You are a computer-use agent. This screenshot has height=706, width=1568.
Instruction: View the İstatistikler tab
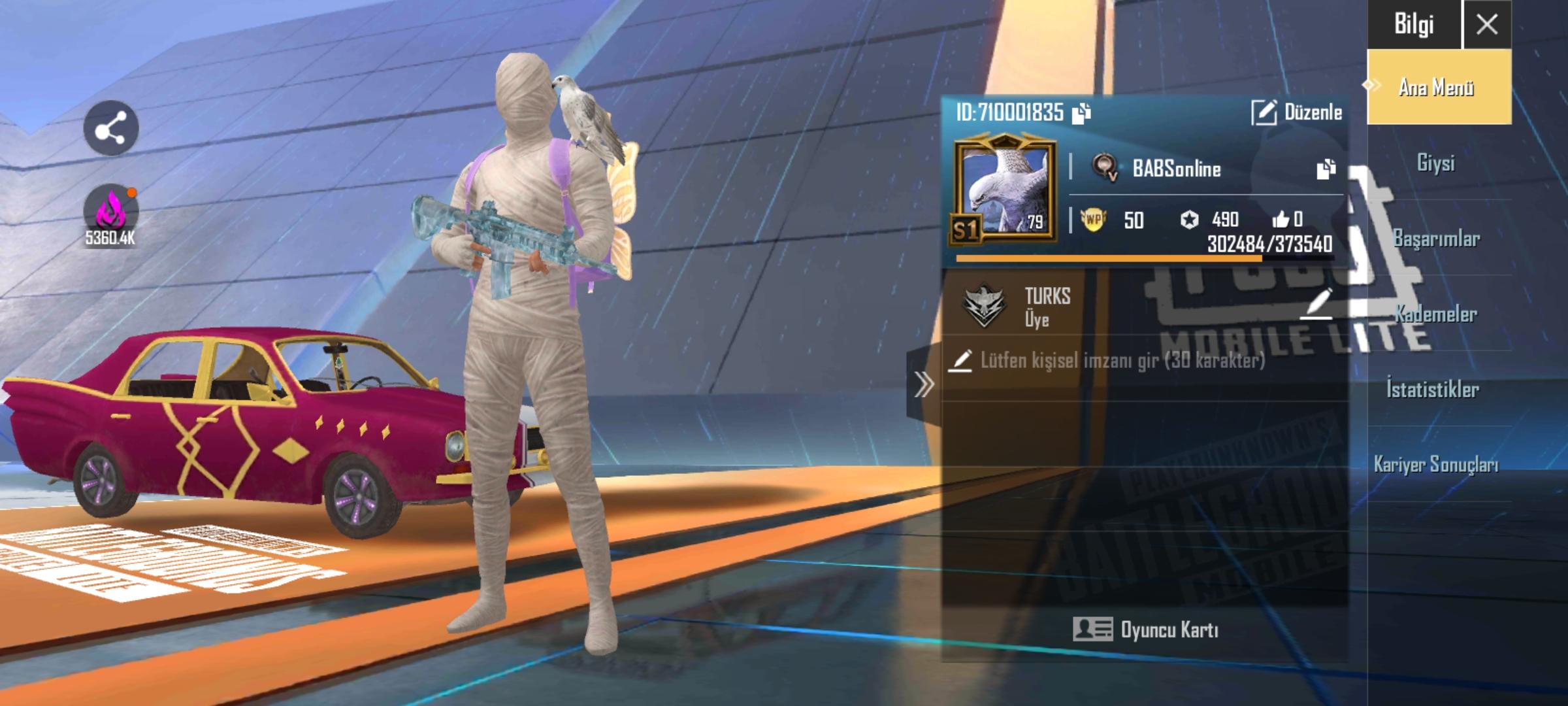point(1433,390)
